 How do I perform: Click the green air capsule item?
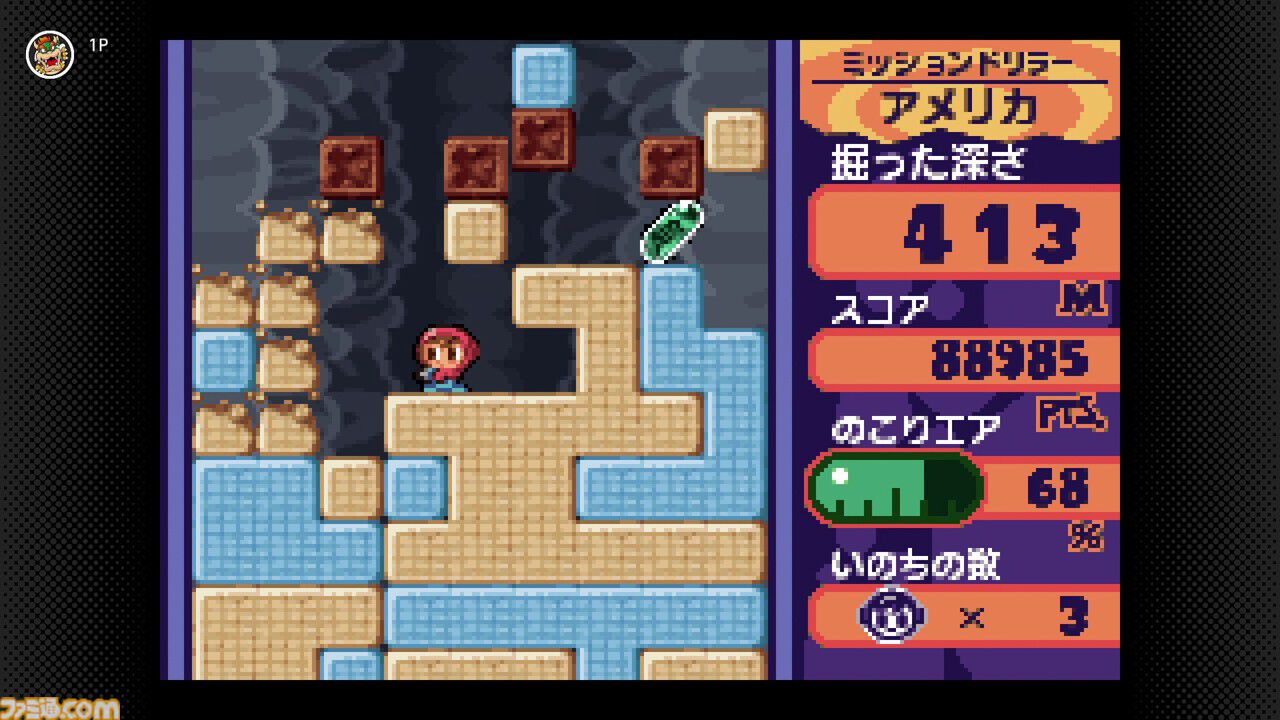click(x=670, y=232)
